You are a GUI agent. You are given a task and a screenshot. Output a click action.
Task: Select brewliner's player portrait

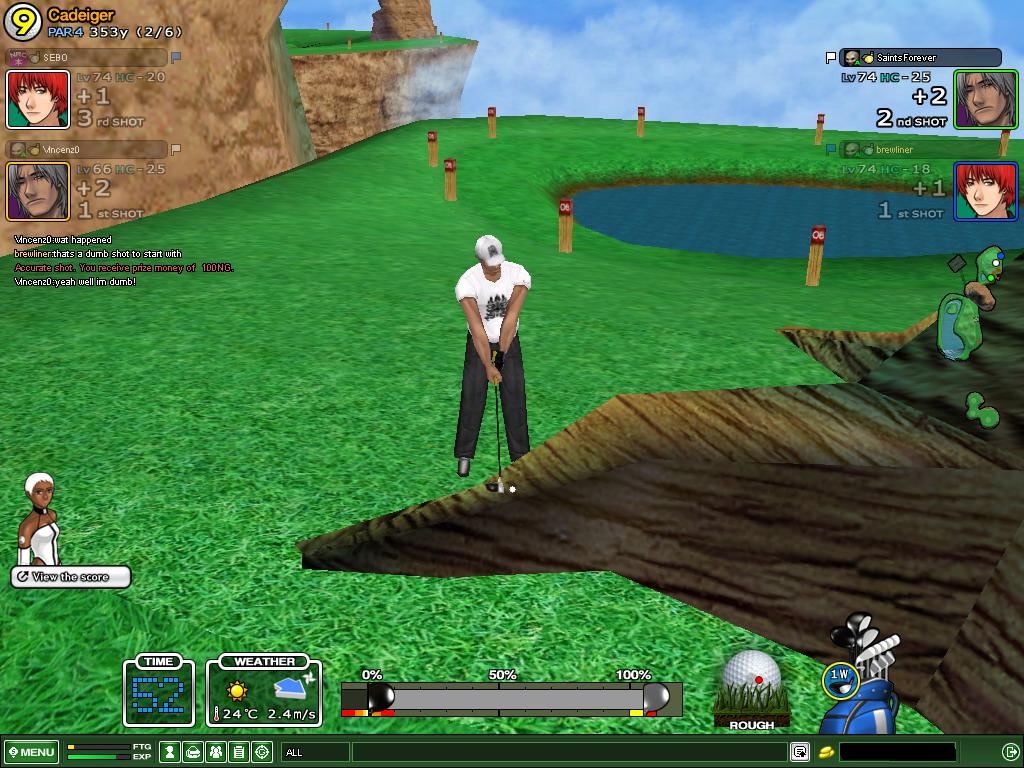pos(985,191)
